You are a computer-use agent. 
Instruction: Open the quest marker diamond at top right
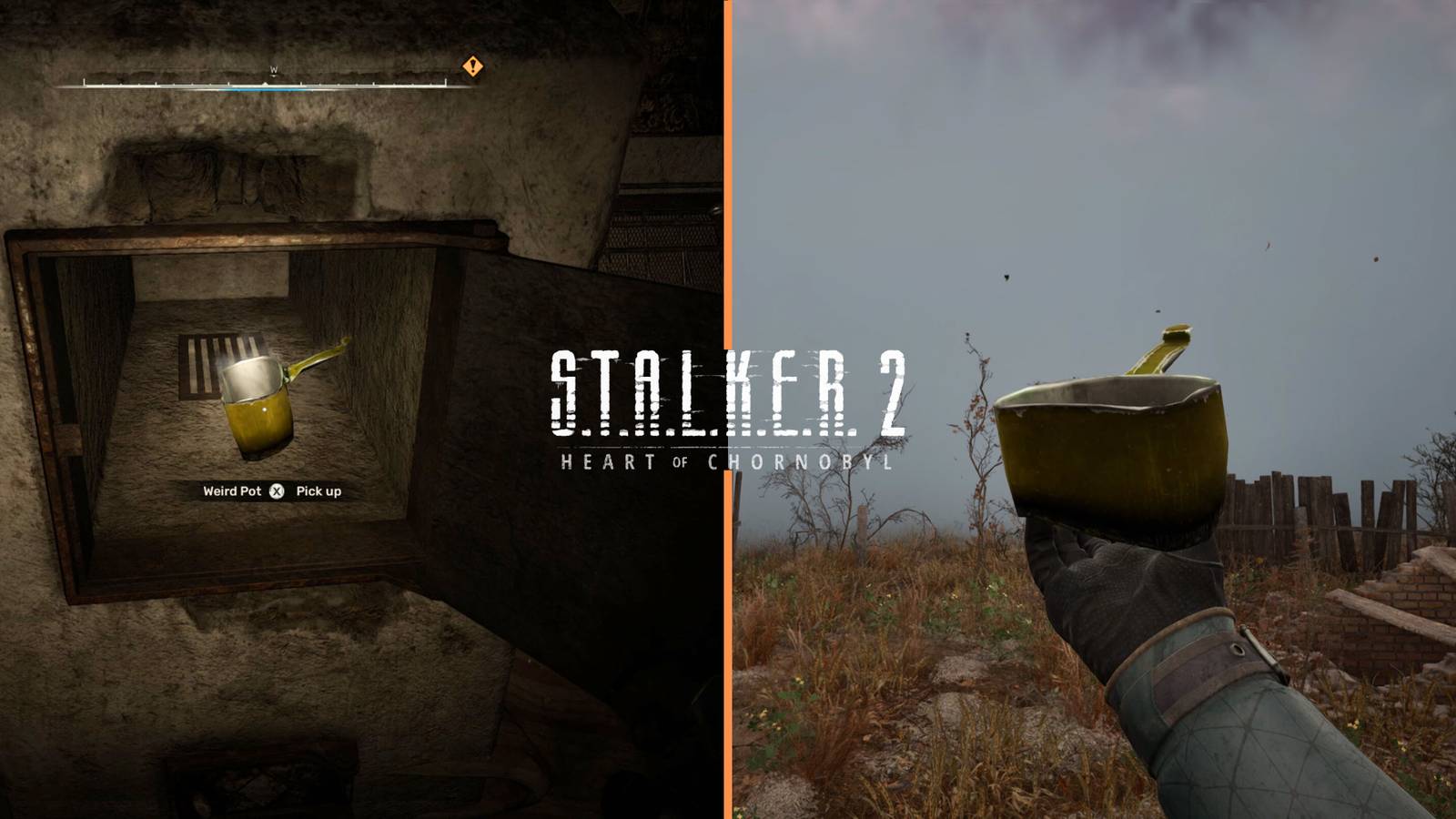(471, 66)
